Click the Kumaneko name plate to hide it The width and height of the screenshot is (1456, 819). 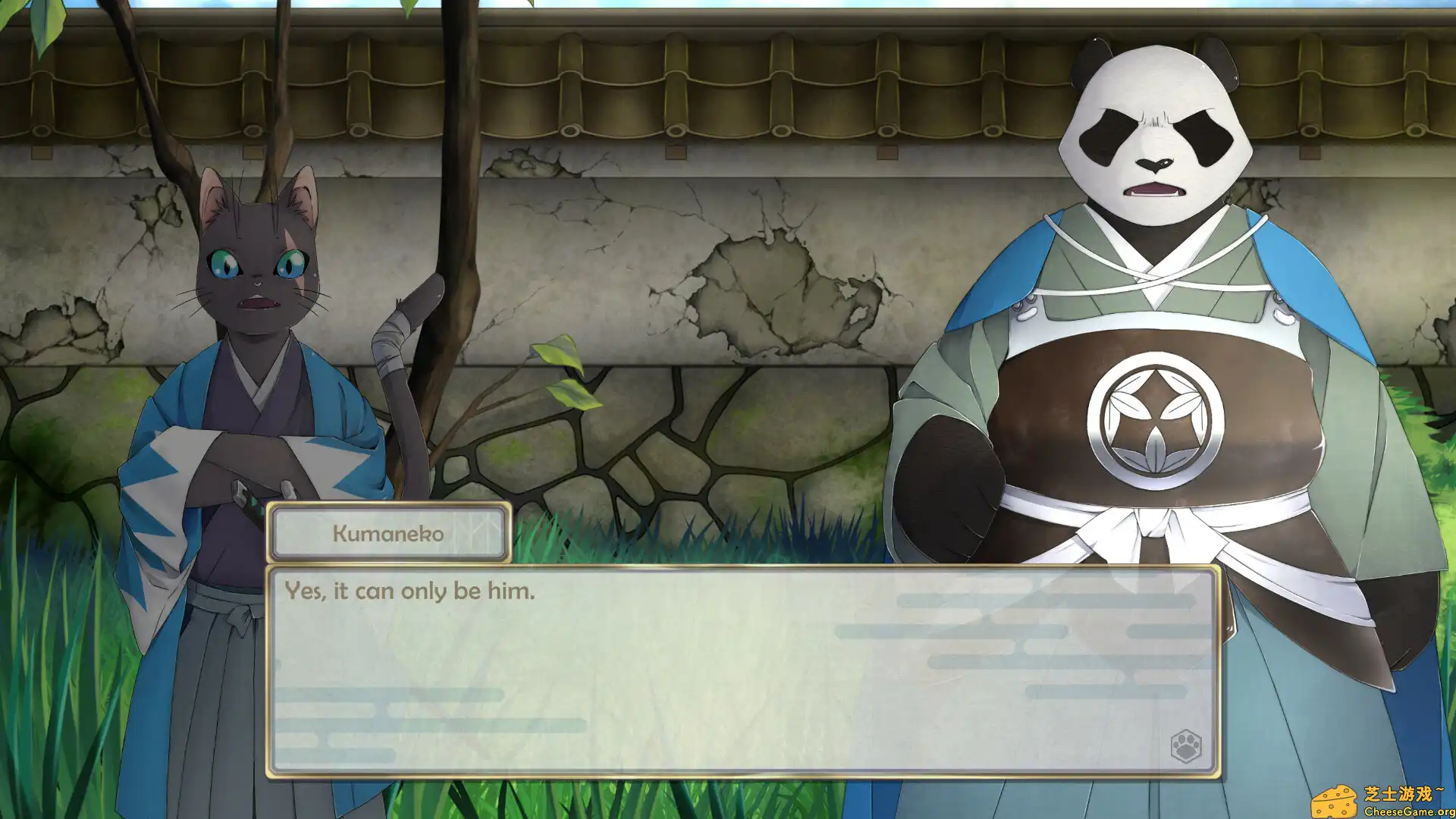[x=388, y=532]
